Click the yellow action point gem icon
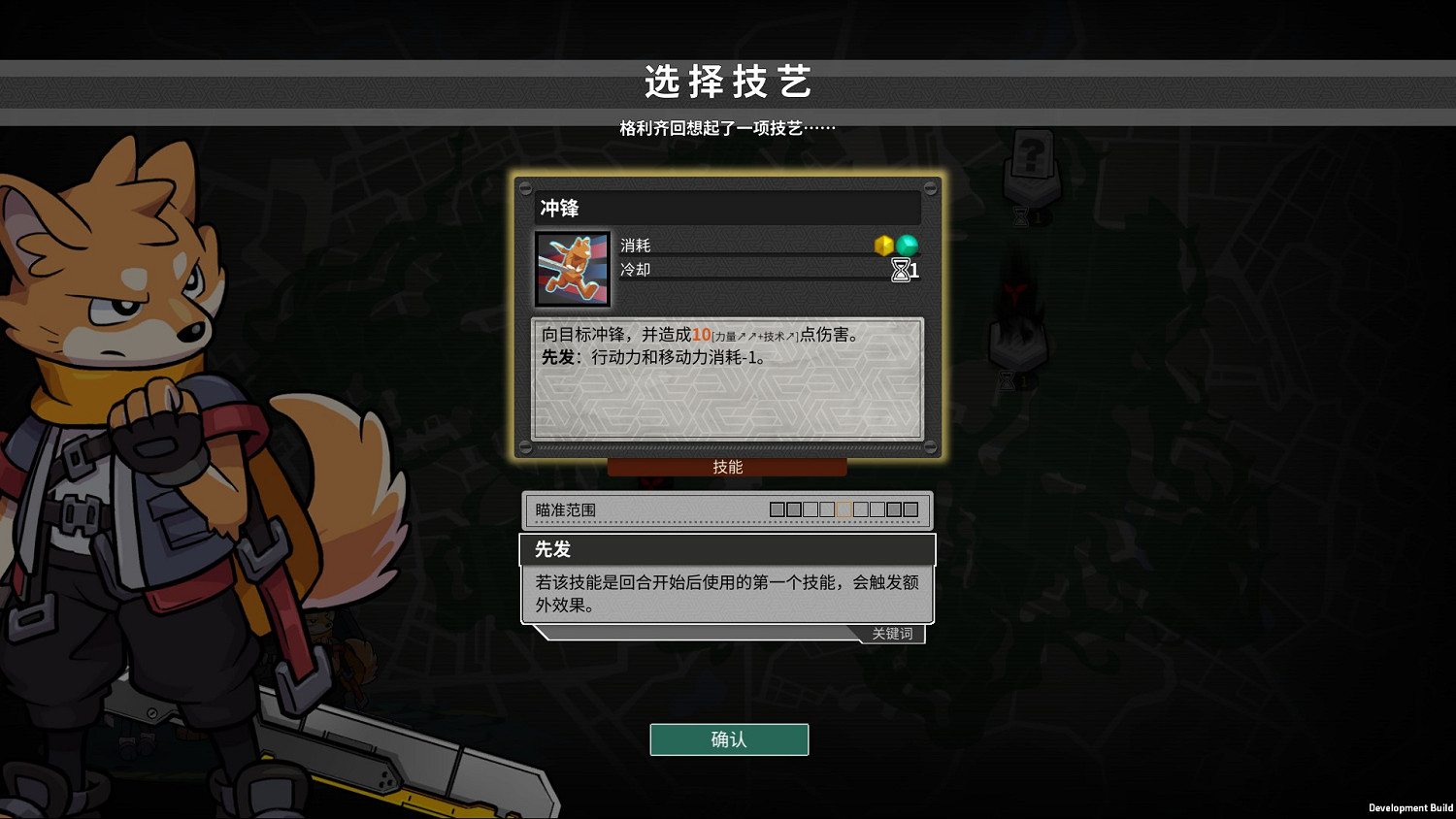This screenshot has width=1456, height=819. point(883,246)
